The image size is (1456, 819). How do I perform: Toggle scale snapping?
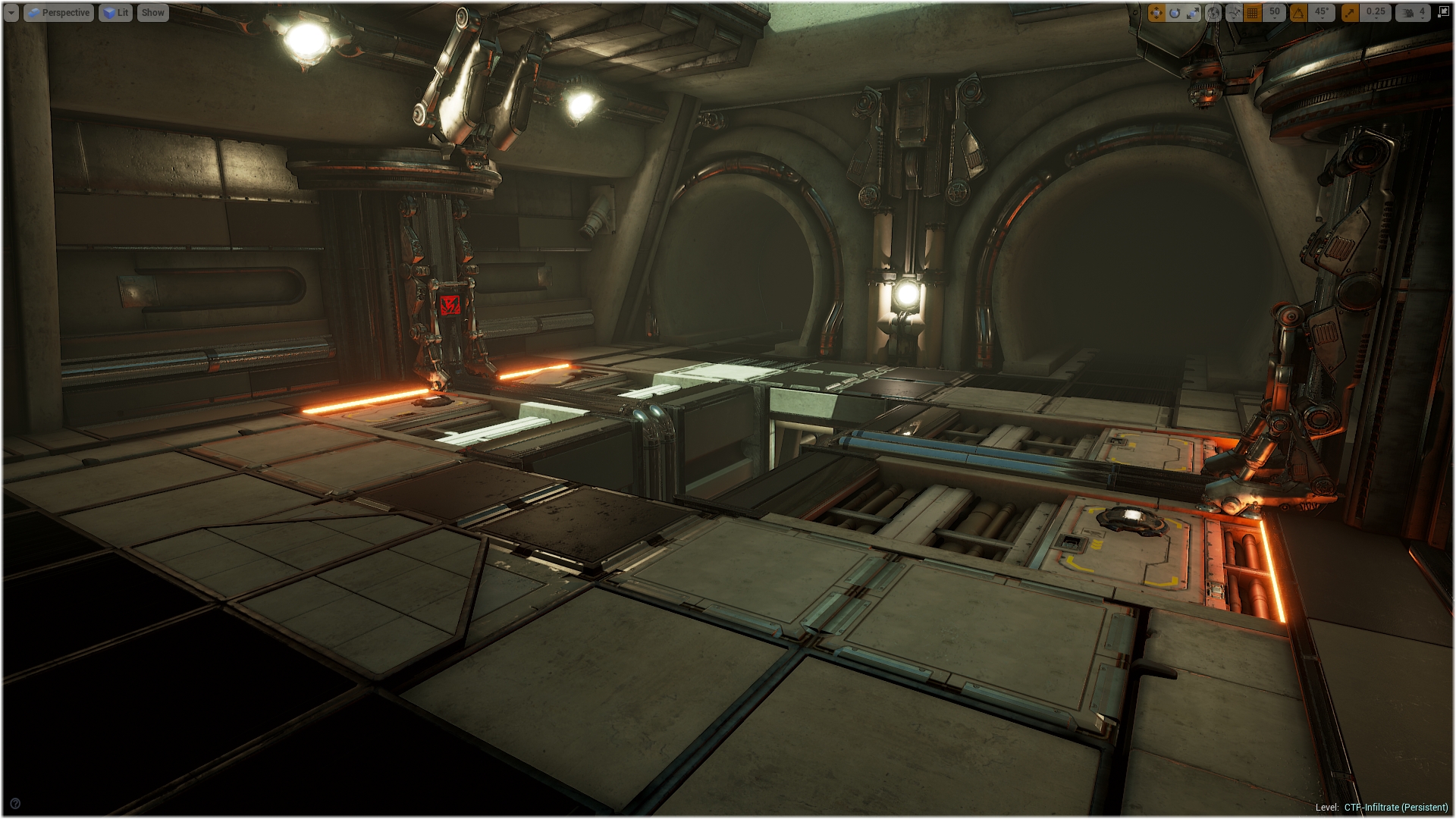1350,13
